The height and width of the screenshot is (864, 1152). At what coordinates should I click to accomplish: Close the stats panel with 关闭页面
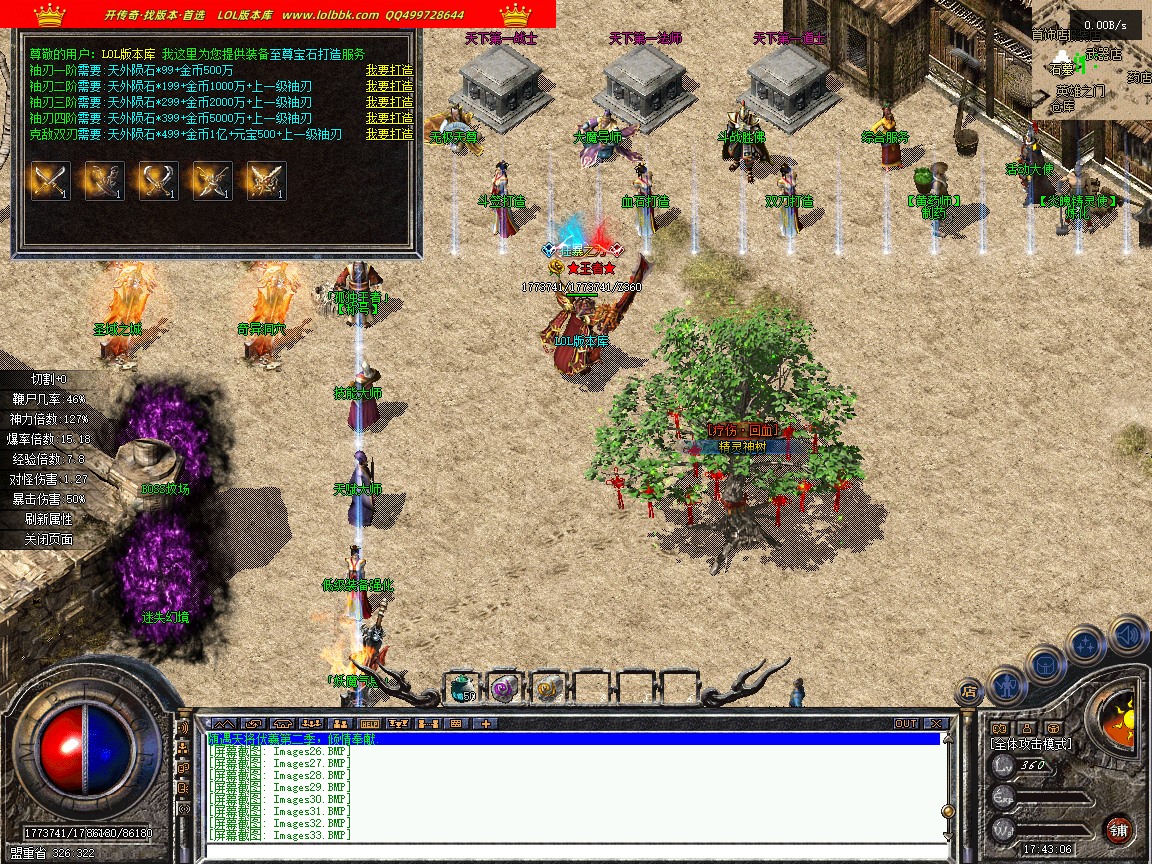tap(49, 539)
